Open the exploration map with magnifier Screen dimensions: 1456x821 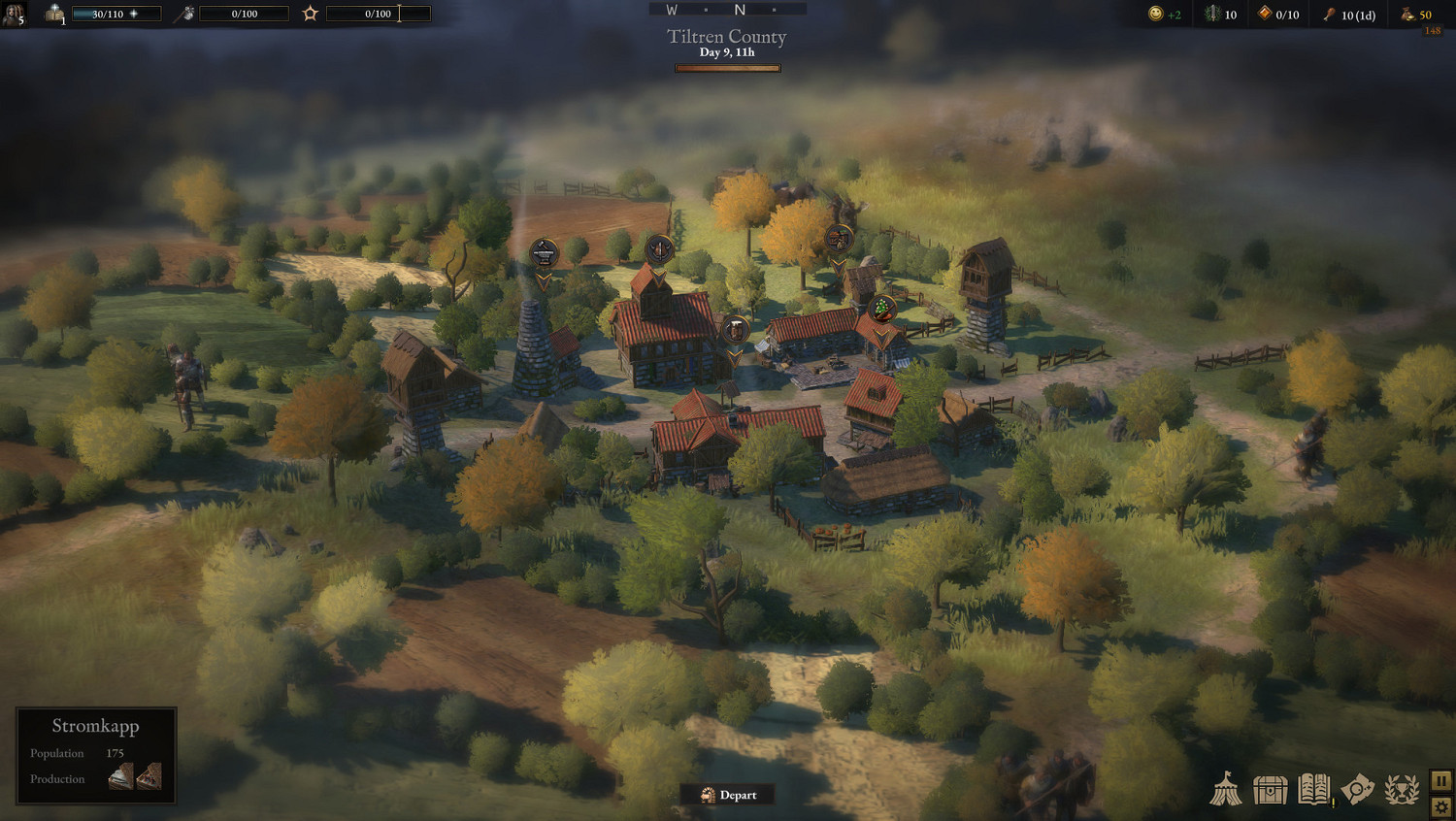(x=1356, y=791)
